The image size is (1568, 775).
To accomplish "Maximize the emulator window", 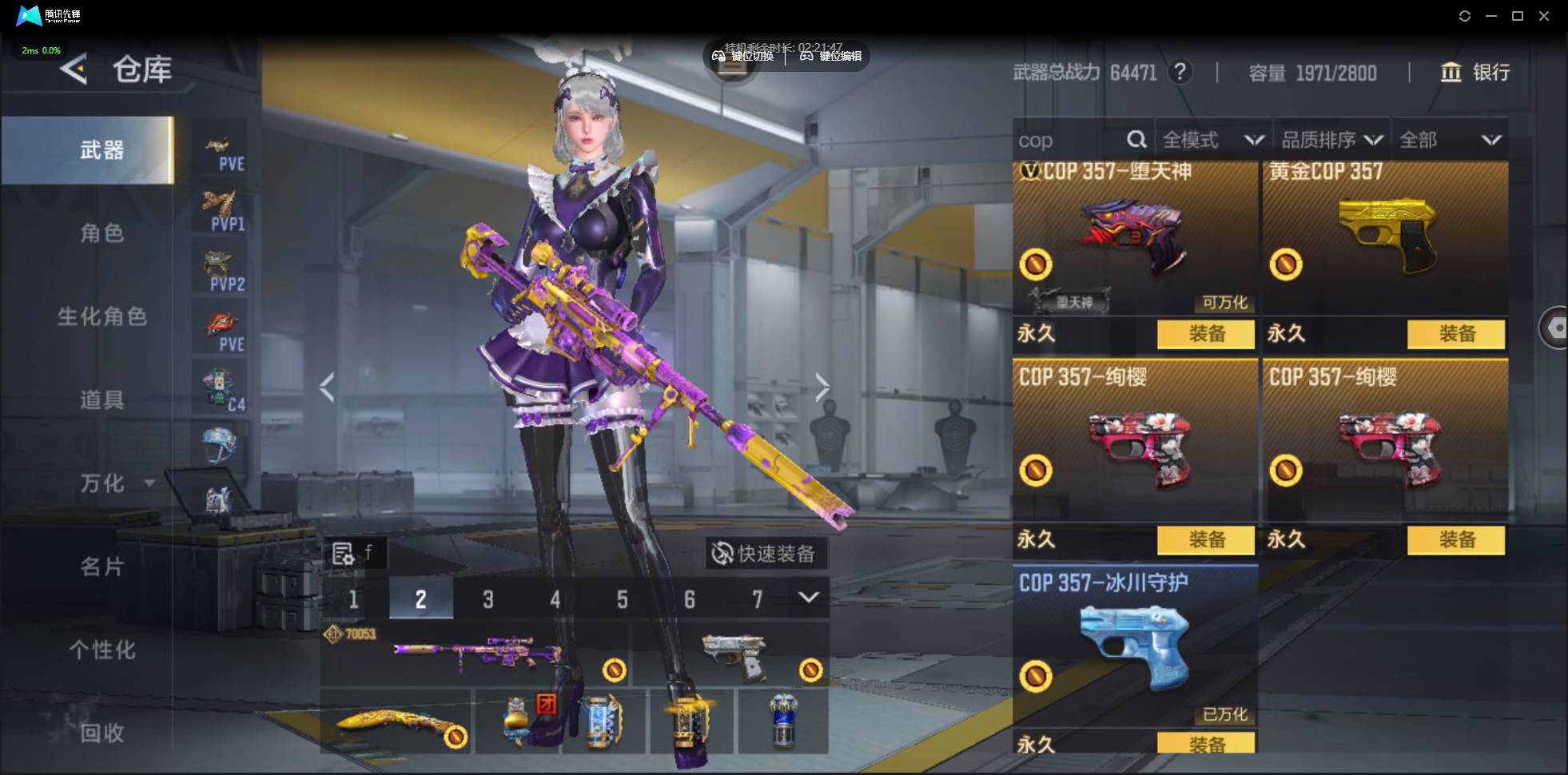I will [x=1518, y=16].
